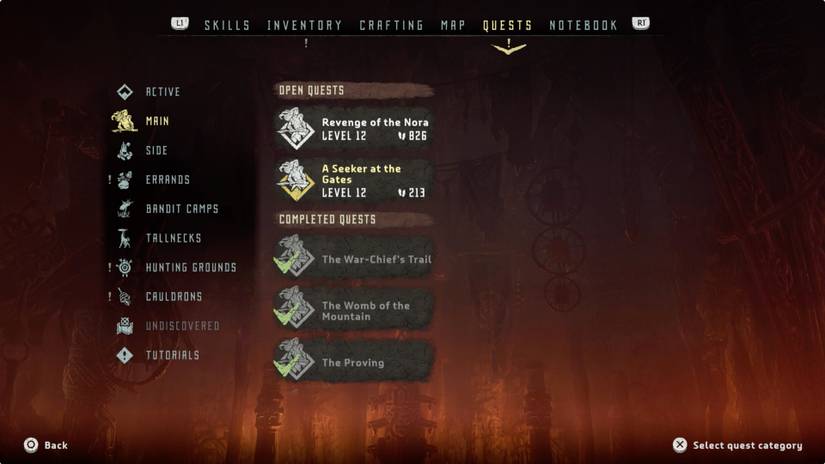Screen dimensions: 825x464
Task: Open the Side quests category
Action: 156,151
